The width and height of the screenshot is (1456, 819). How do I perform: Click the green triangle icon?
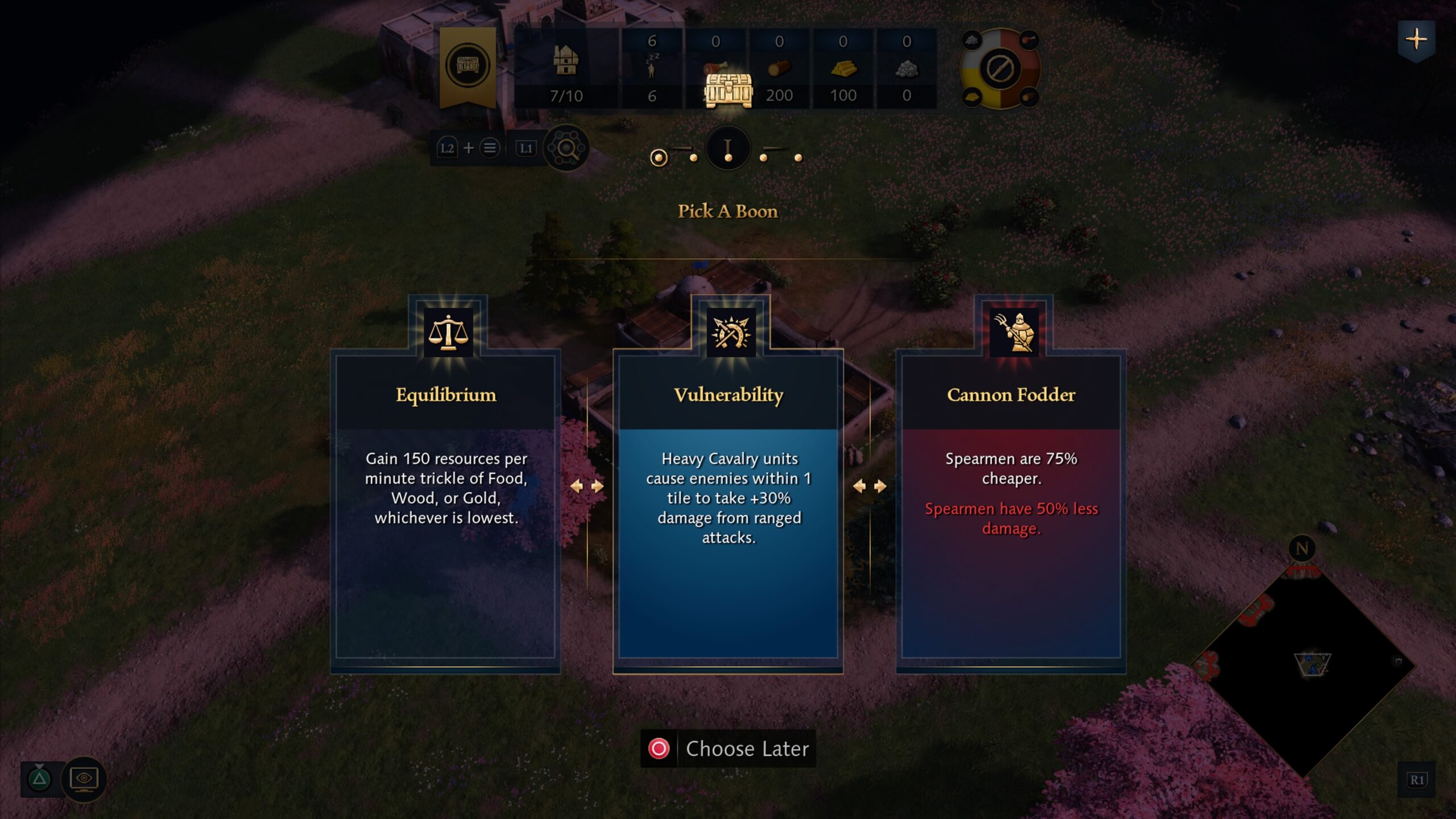(x=39, y=778)
